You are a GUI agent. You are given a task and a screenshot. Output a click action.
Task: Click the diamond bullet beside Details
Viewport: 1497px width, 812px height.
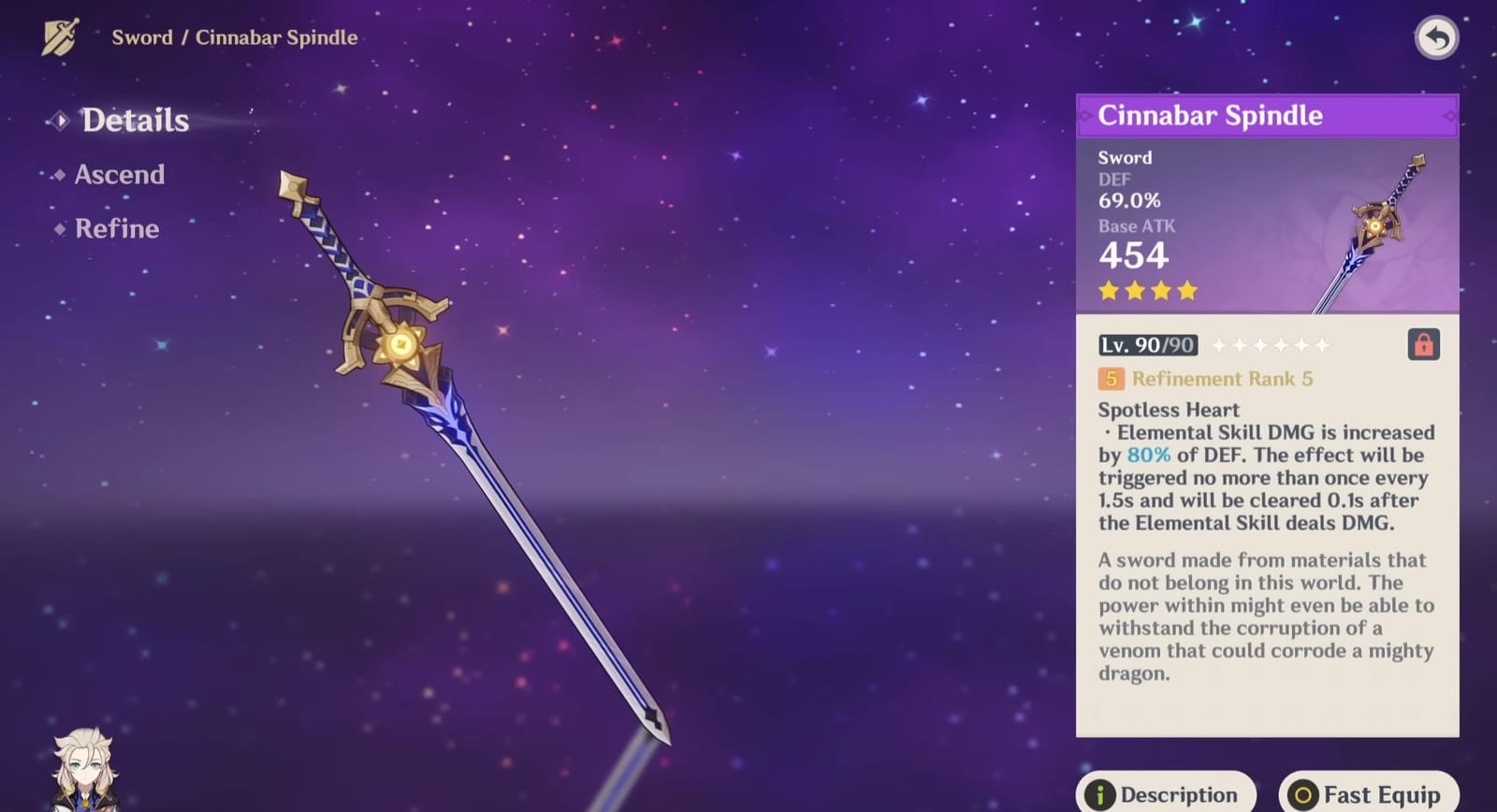point(60,120)
